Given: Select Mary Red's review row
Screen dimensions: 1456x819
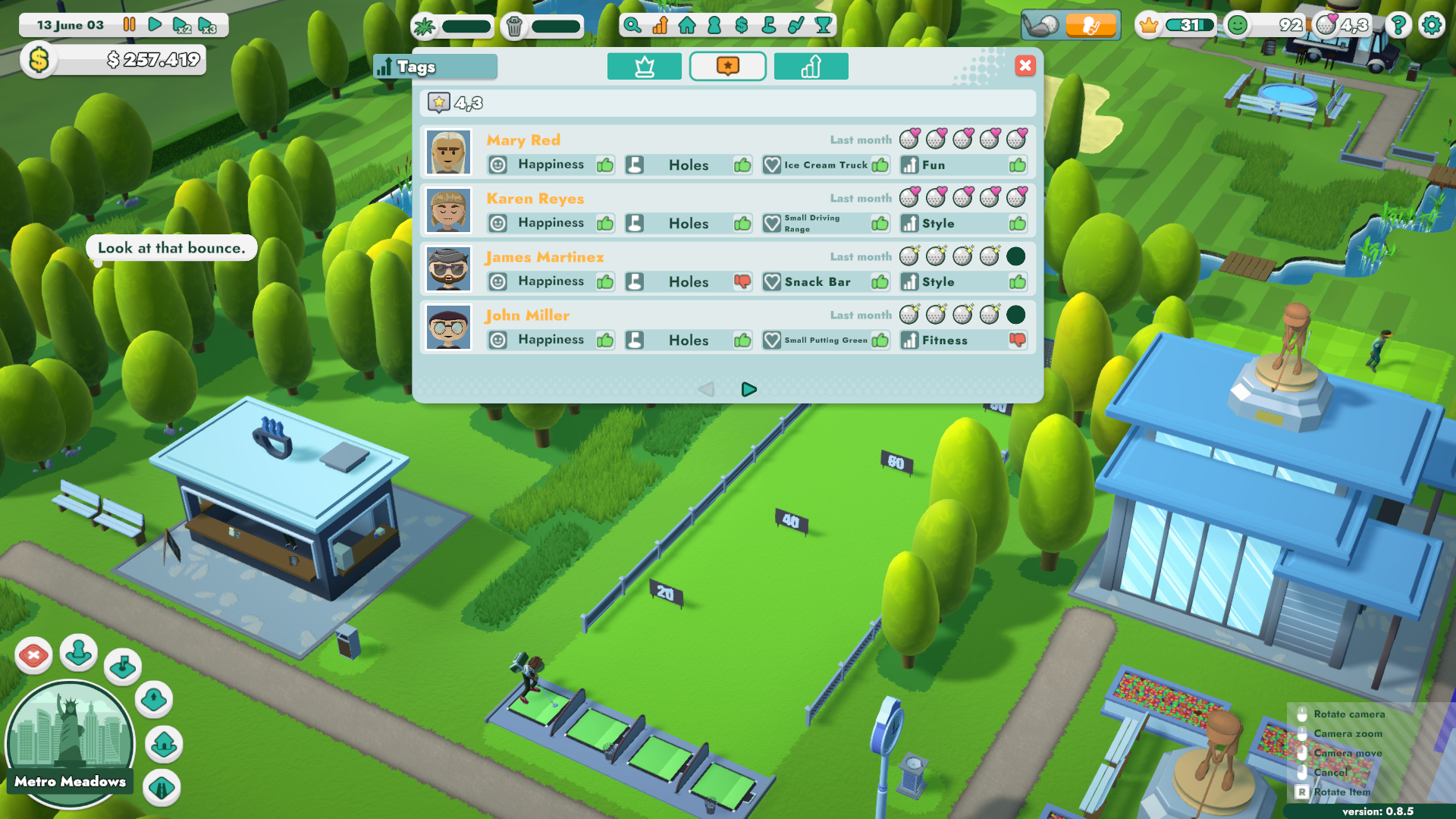Looking at the screenshot, I should point(727,152).
